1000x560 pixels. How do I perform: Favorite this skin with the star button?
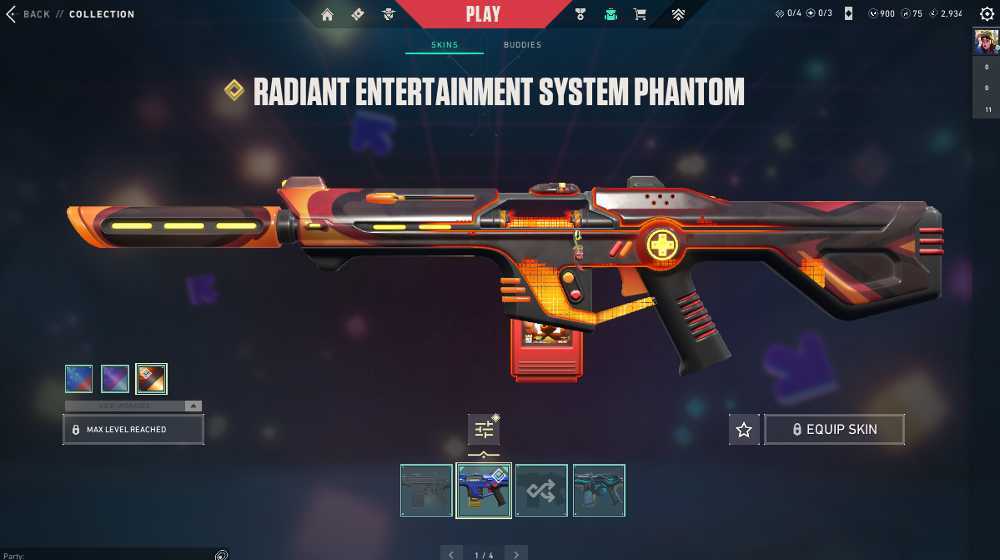pyautogui.click(x=743, y=429)
